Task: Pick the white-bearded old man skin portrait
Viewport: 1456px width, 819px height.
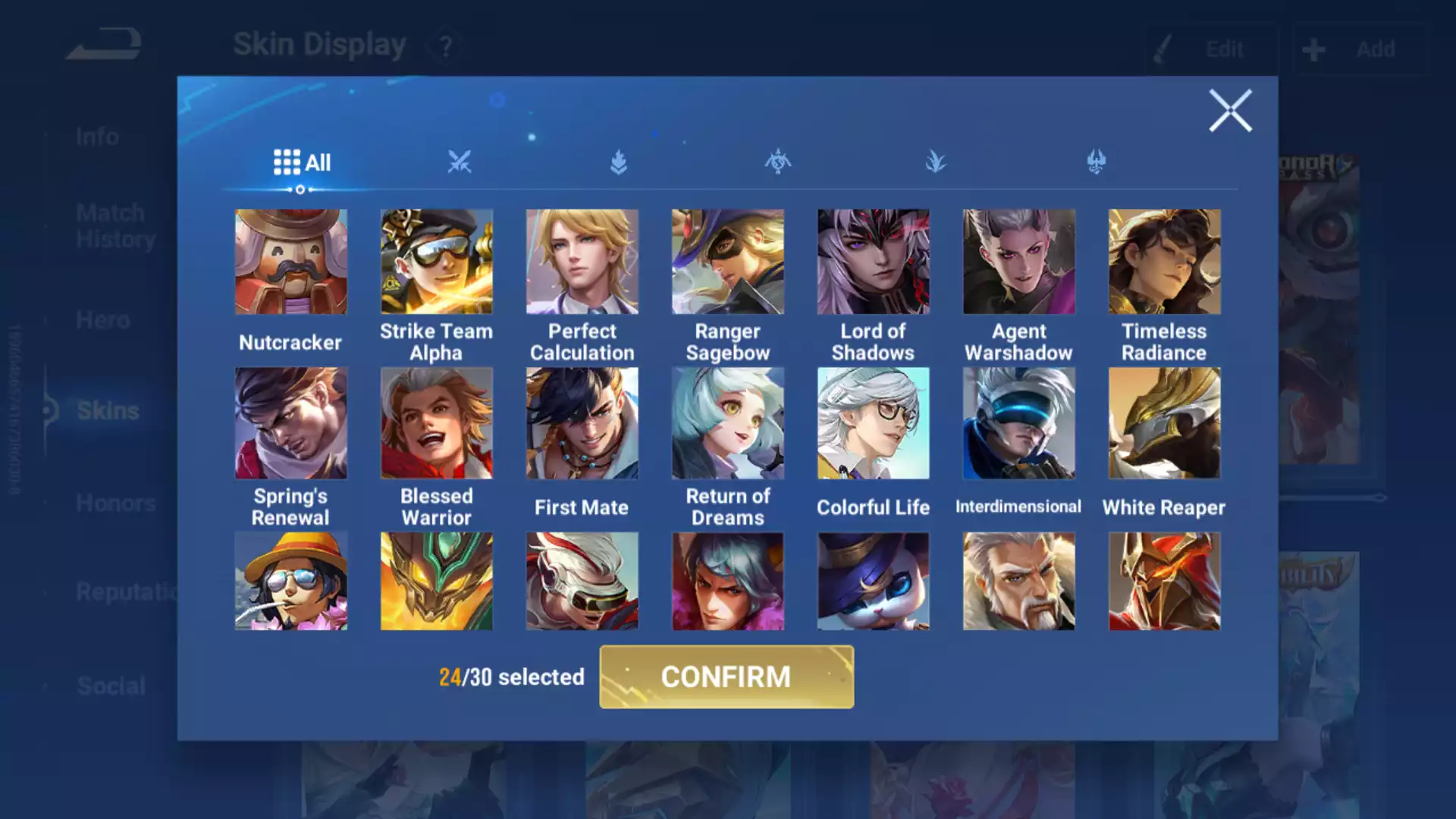Action: point(1019,581)
